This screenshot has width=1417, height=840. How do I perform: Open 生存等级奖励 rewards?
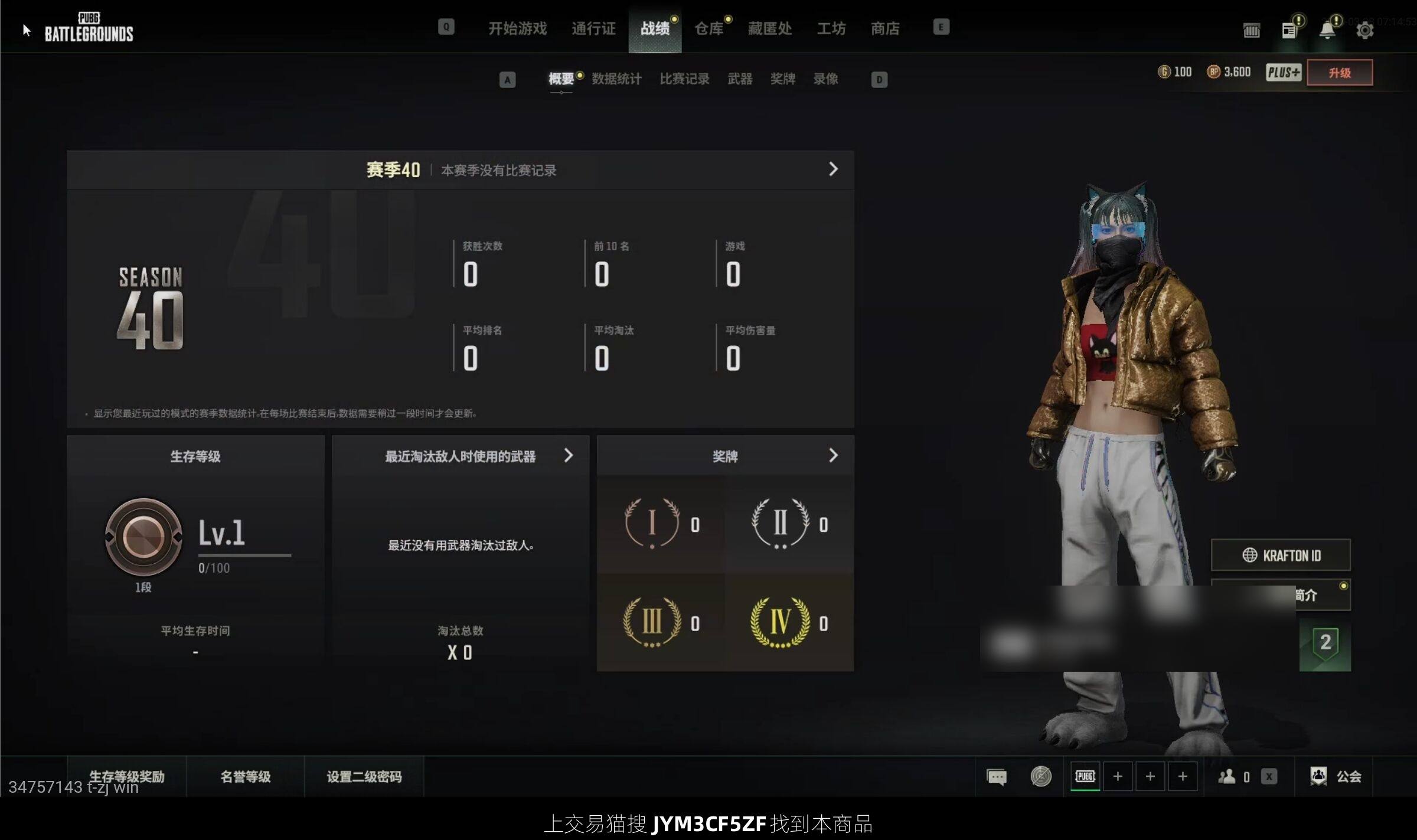point(126,776)
